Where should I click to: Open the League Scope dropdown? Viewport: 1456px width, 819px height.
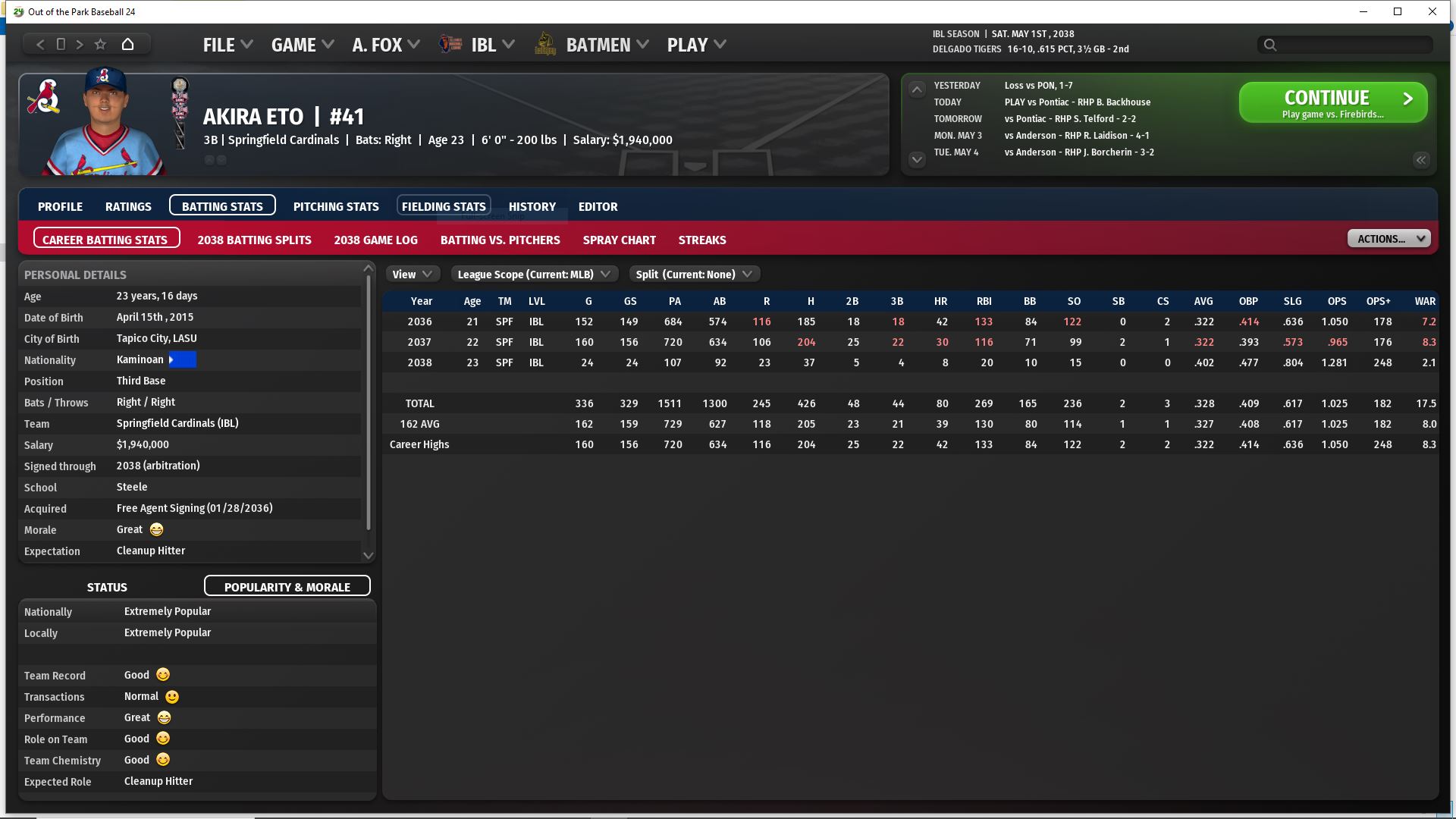click(534, 275)
